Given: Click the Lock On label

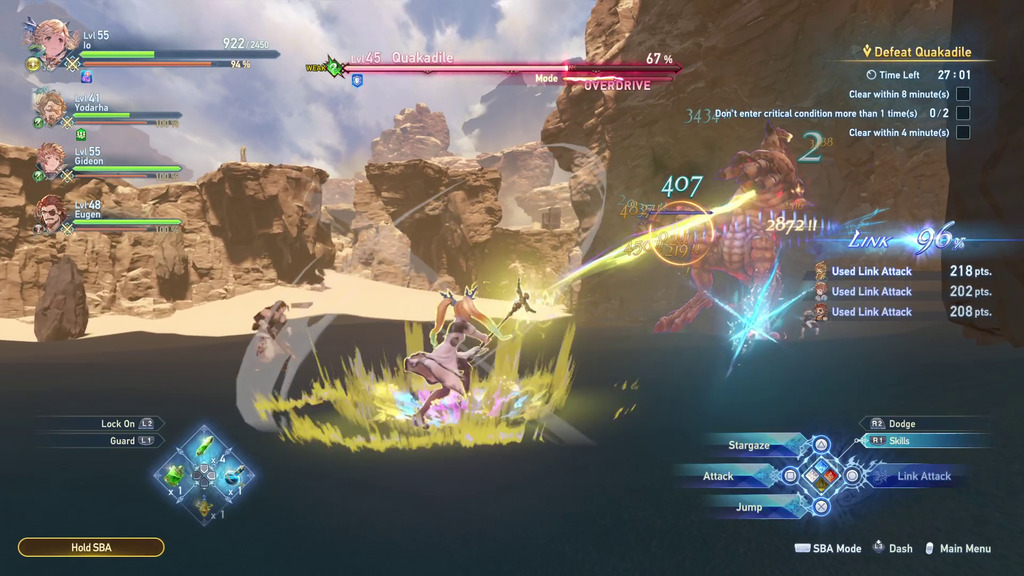Looking at the screenshot, I should (x=118, y=424).
